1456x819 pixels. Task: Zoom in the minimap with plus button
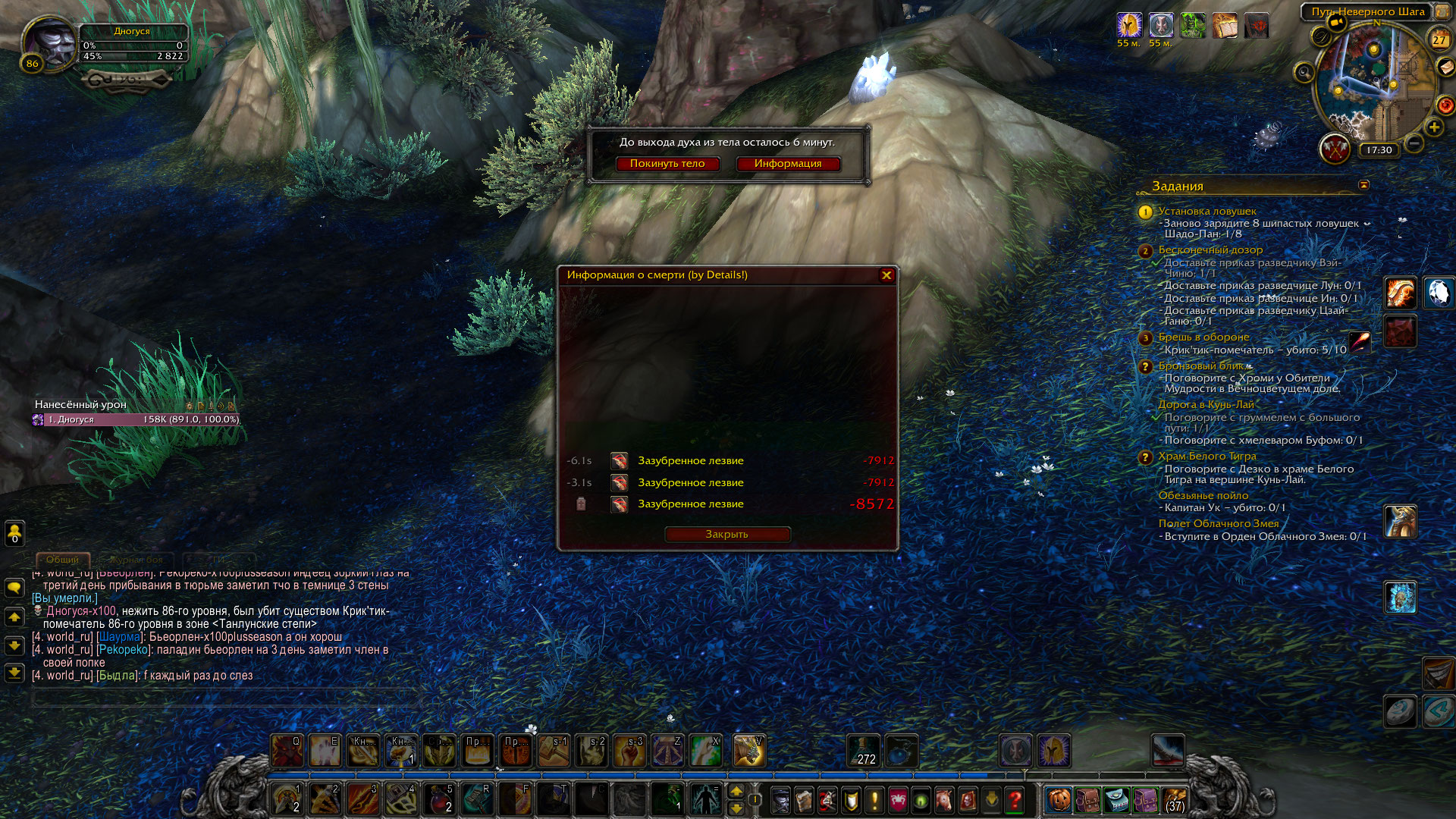pos(1433,127)
